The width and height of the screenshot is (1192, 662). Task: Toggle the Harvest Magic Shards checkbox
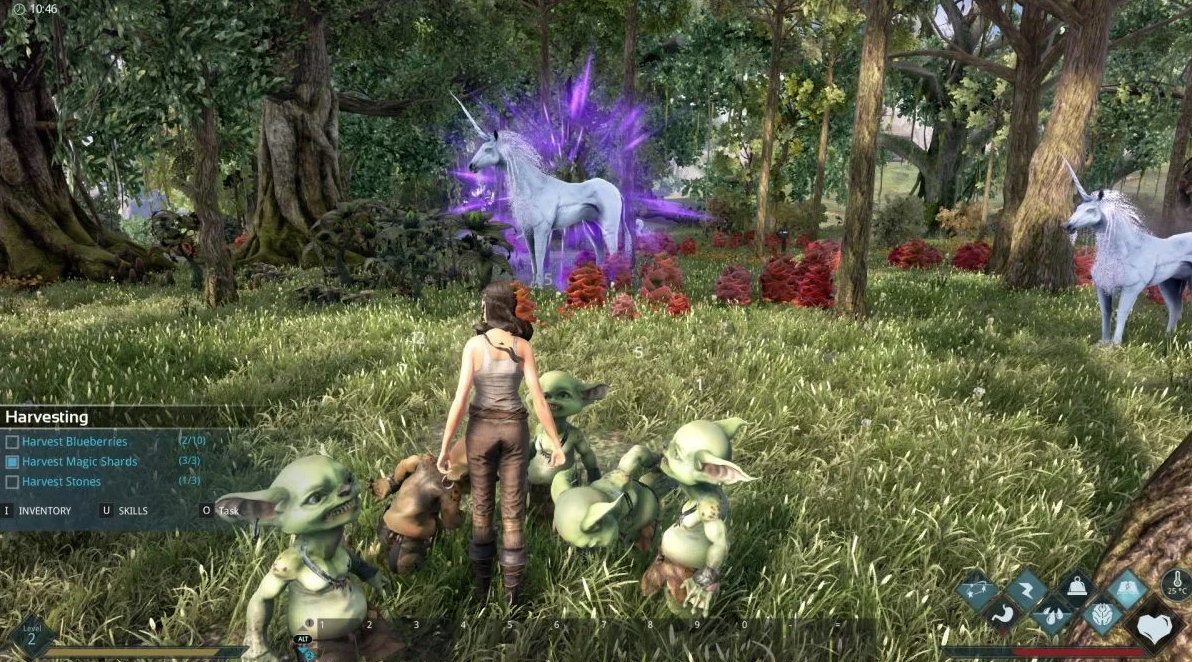coord(12,462)
